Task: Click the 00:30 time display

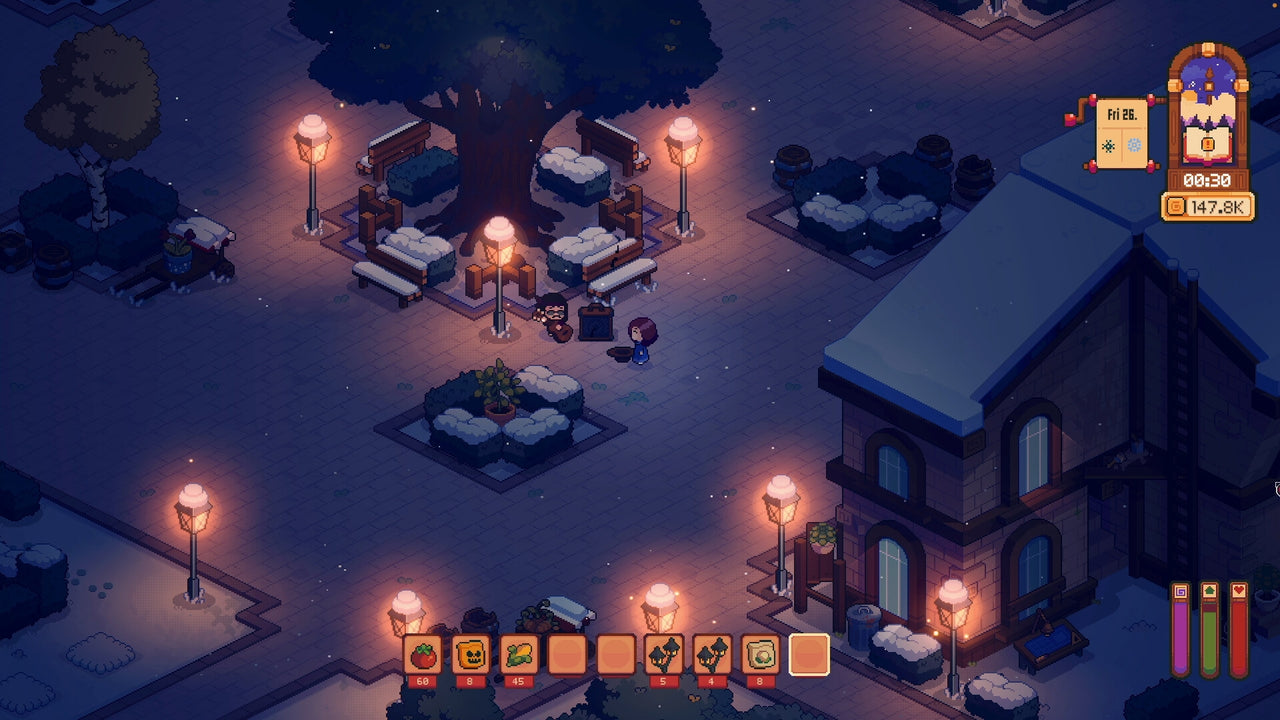Action: coord(1207,179)
